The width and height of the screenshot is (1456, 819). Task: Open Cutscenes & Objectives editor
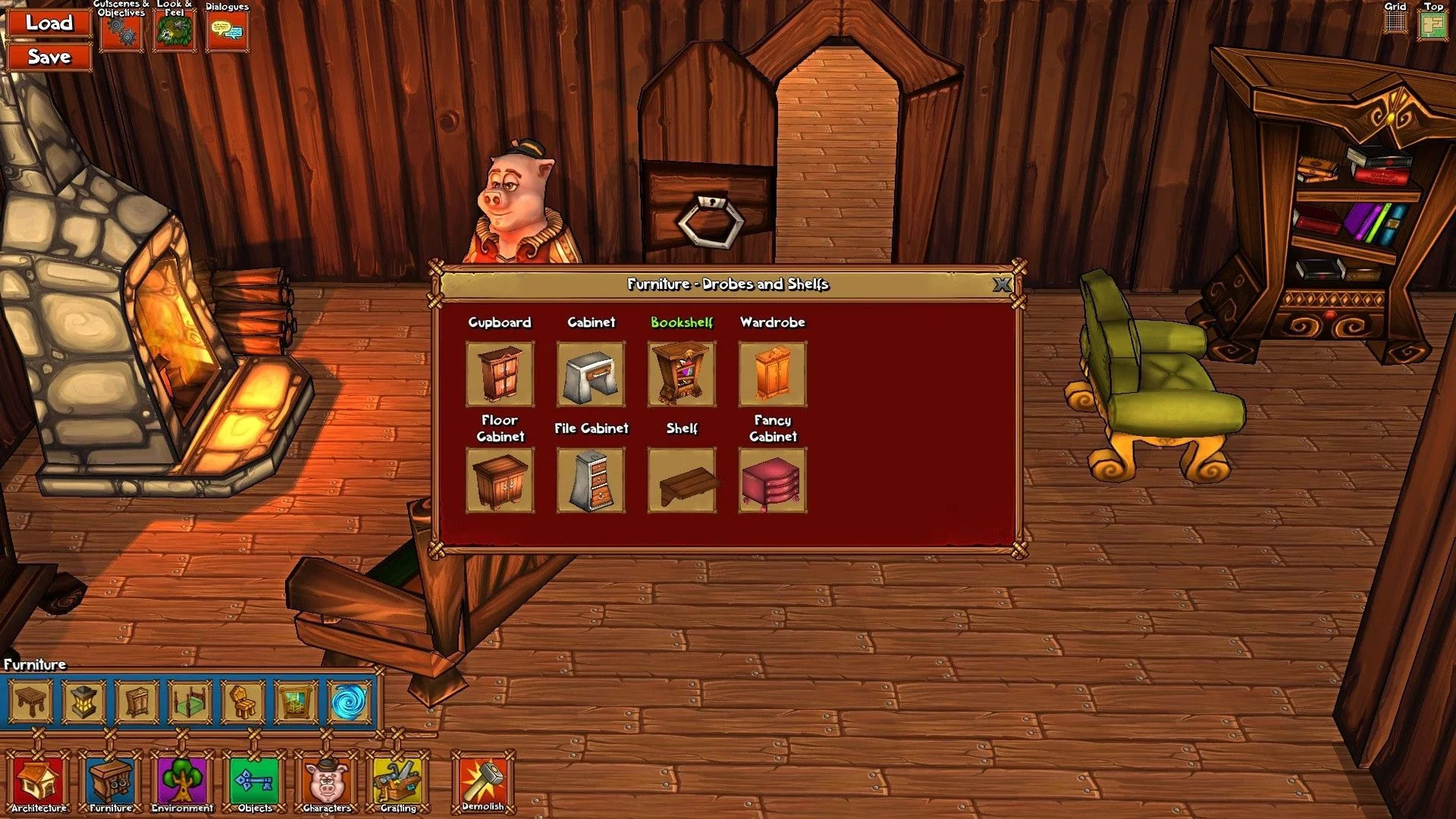[121, 32]
